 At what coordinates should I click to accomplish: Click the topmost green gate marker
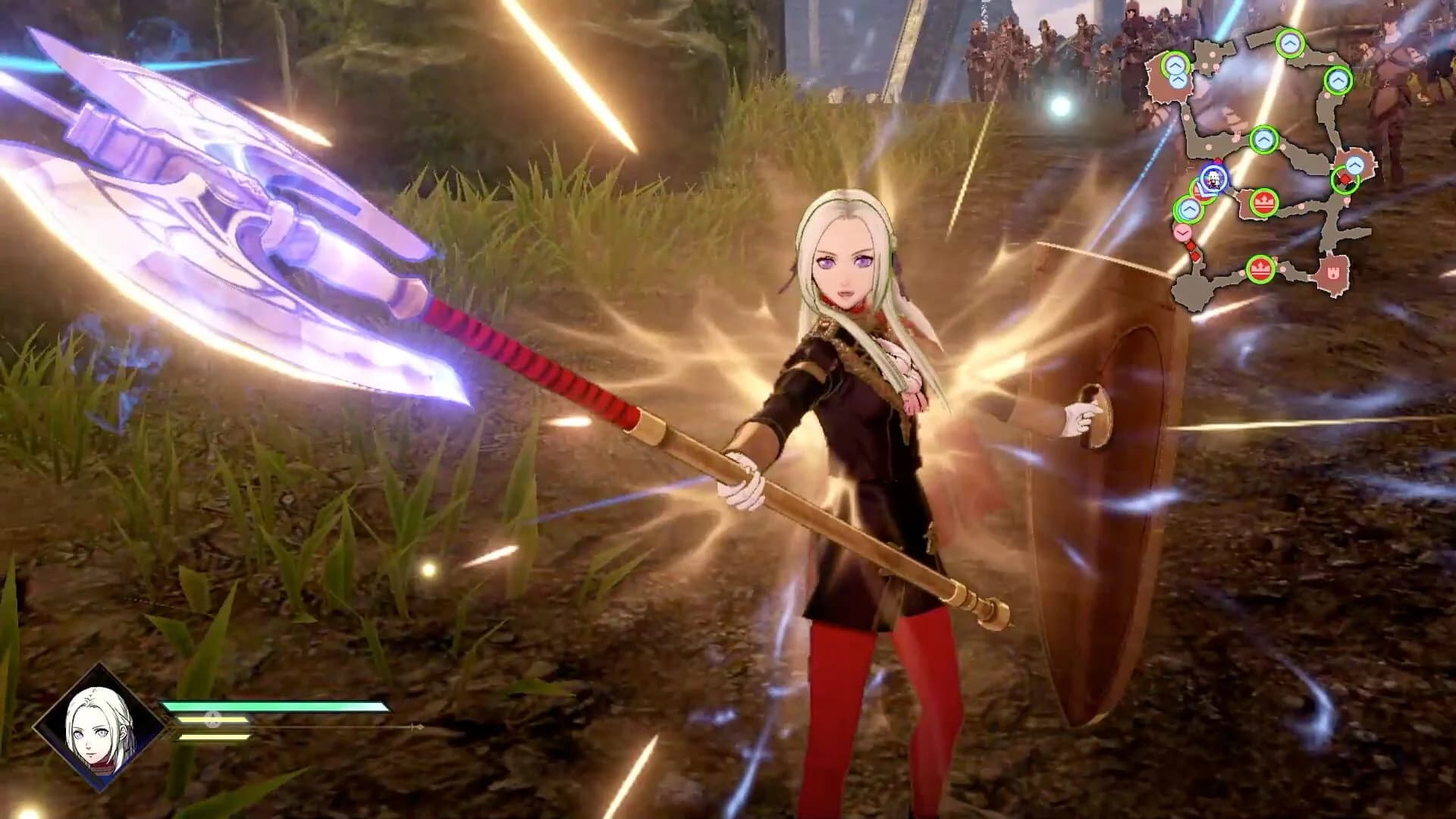[1289, 43]
